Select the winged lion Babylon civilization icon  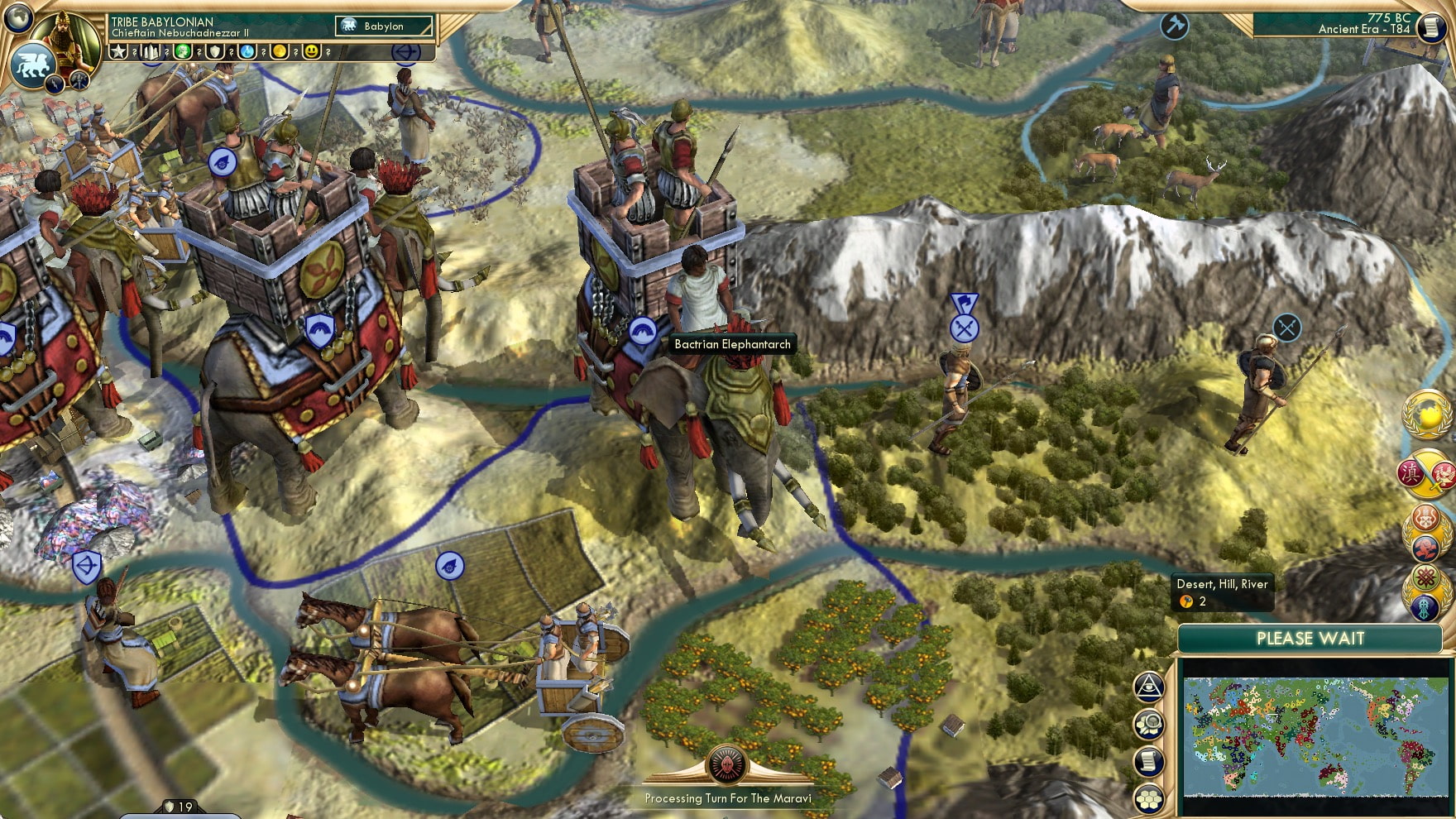coord(32,65)
